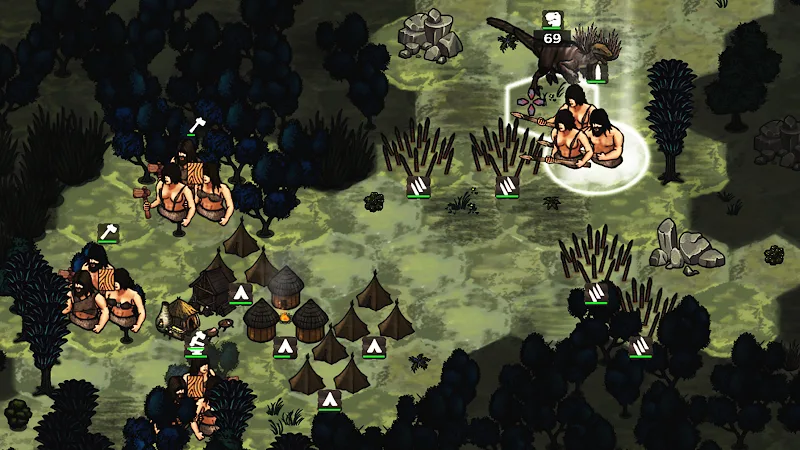
Task: Click the white fang marker on the raptor
Action: pyautogui.click(x=598, y=72)
